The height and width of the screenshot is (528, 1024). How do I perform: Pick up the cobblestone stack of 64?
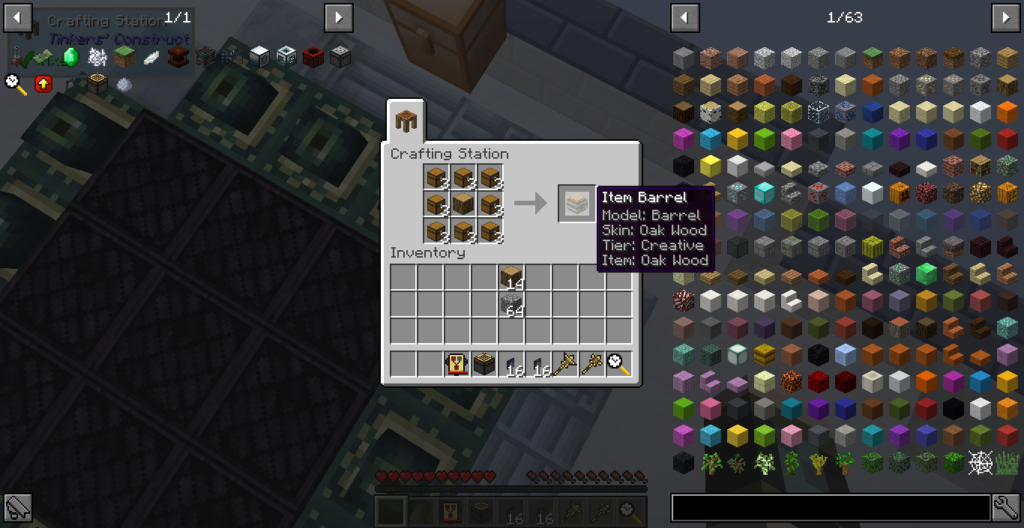pyautogui.click(x=512, y=304)
